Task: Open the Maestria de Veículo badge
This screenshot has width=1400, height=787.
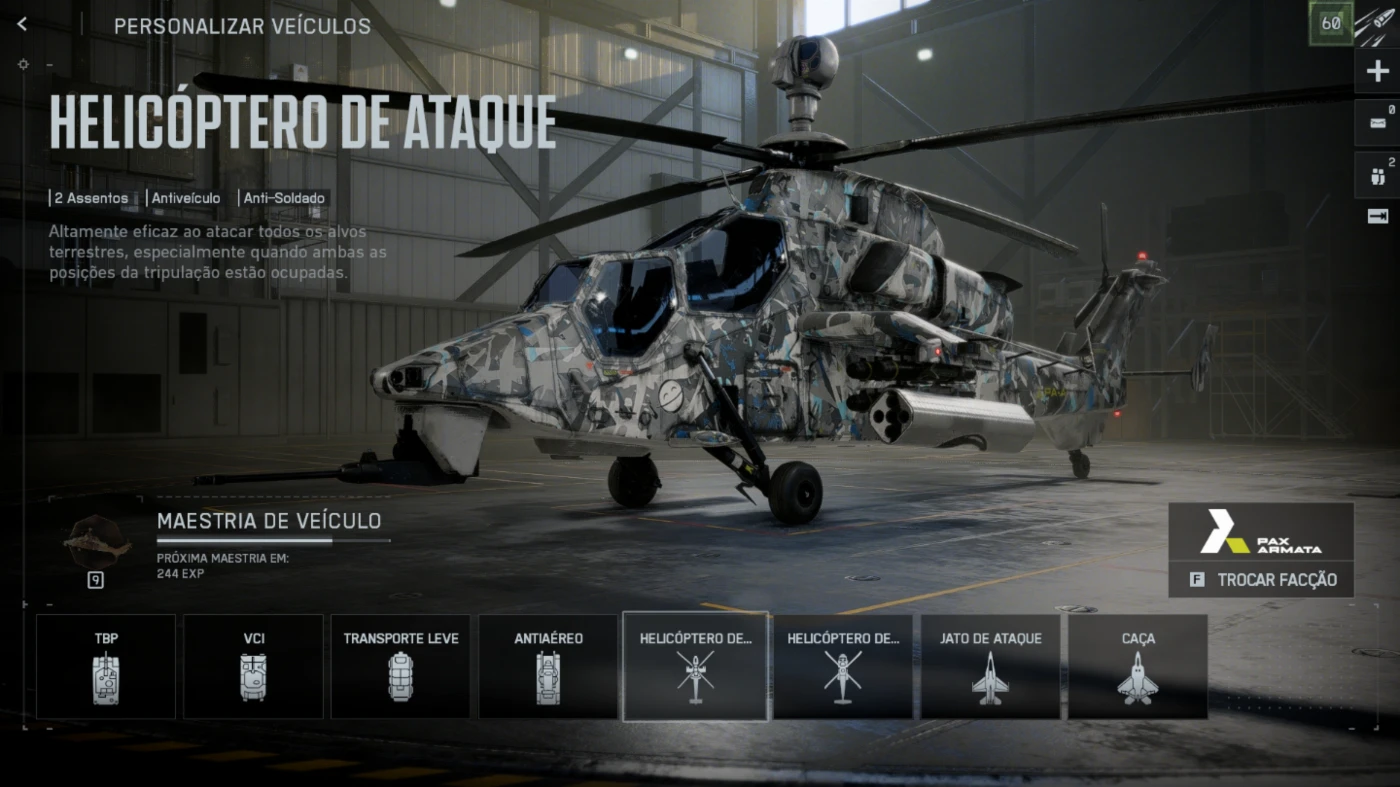Action: pos(97,540)
